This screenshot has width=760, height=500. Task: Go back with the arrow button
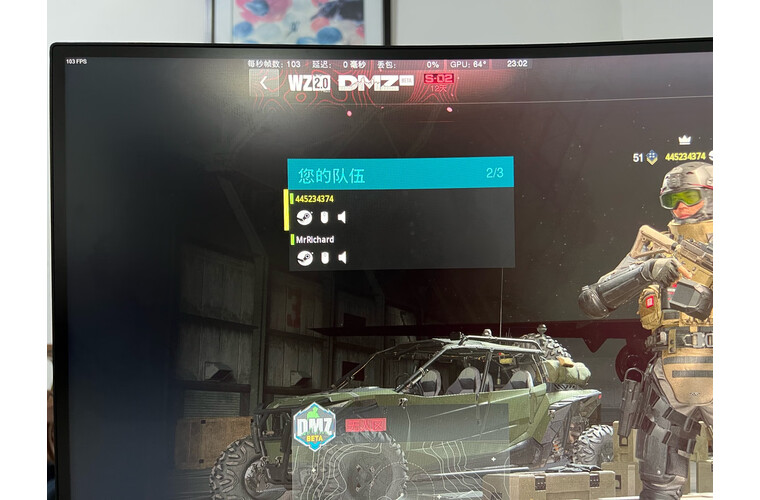point(264,83)
